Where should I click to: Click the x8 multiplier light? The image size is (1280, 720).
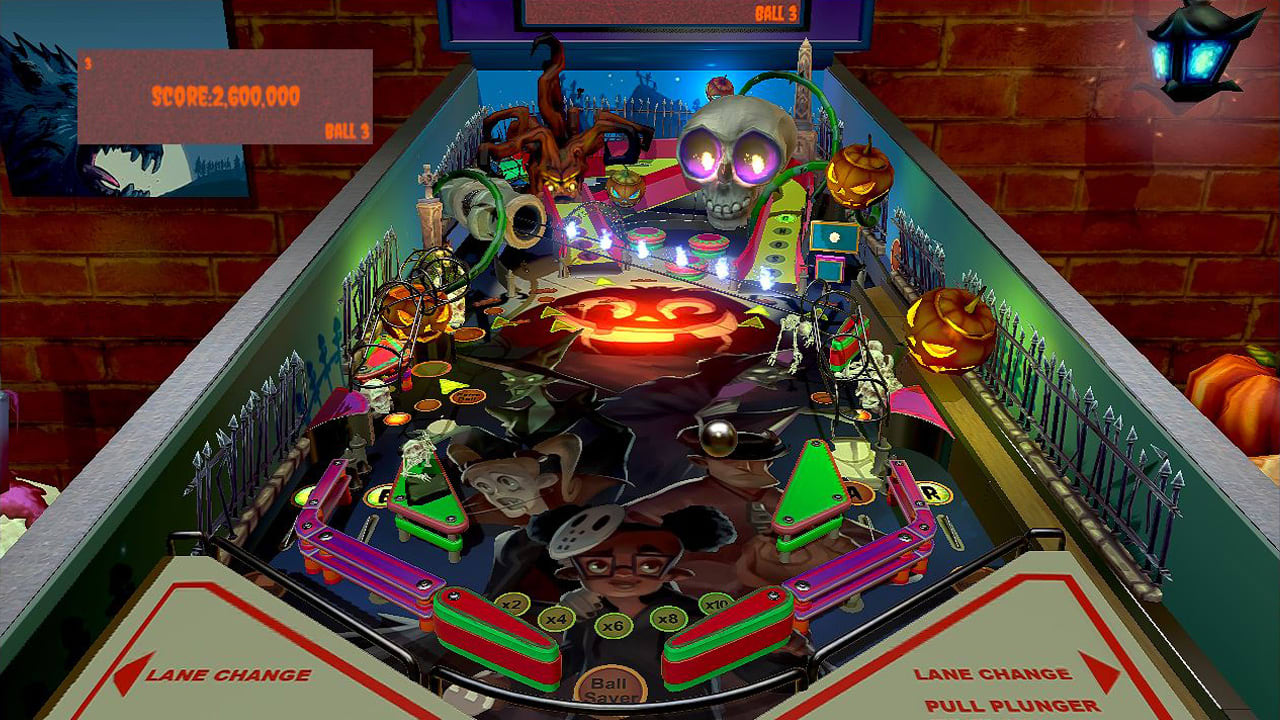(x=670, y=619)
